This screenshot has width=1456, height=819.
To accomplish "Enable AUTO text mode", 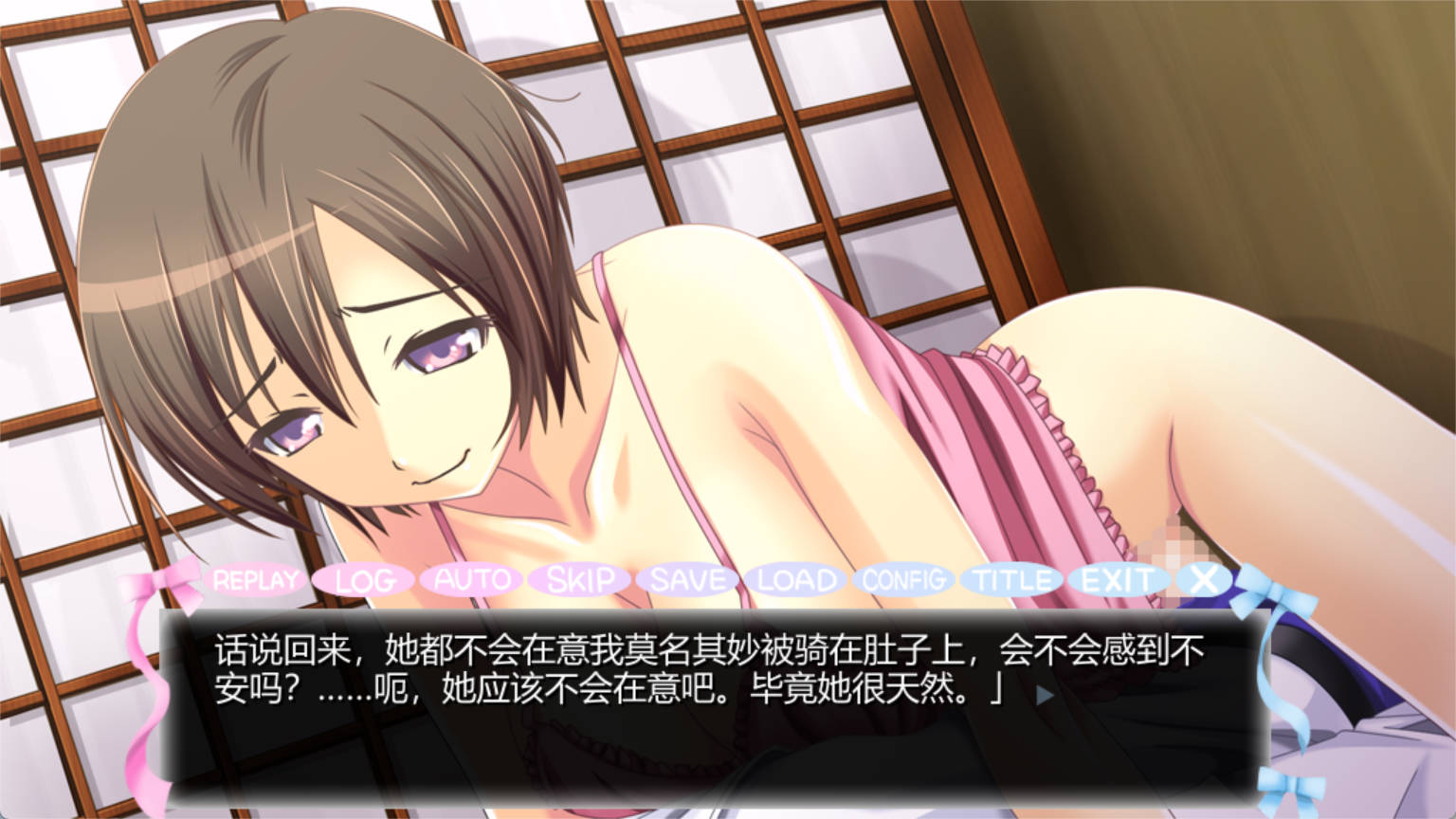I will pyautogui.click(x=473, y=579).
